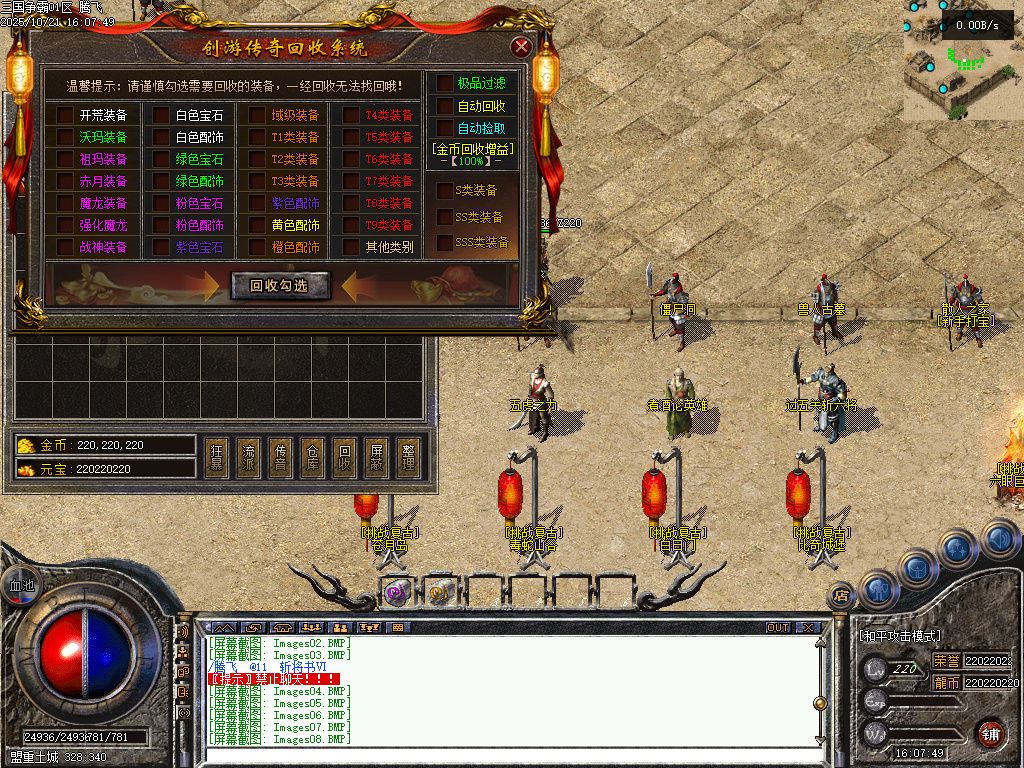Check the 战神装备 recycle option
Image resolution: width=1024 pixels, height=768 pixels.
click(x=66, y=247)
